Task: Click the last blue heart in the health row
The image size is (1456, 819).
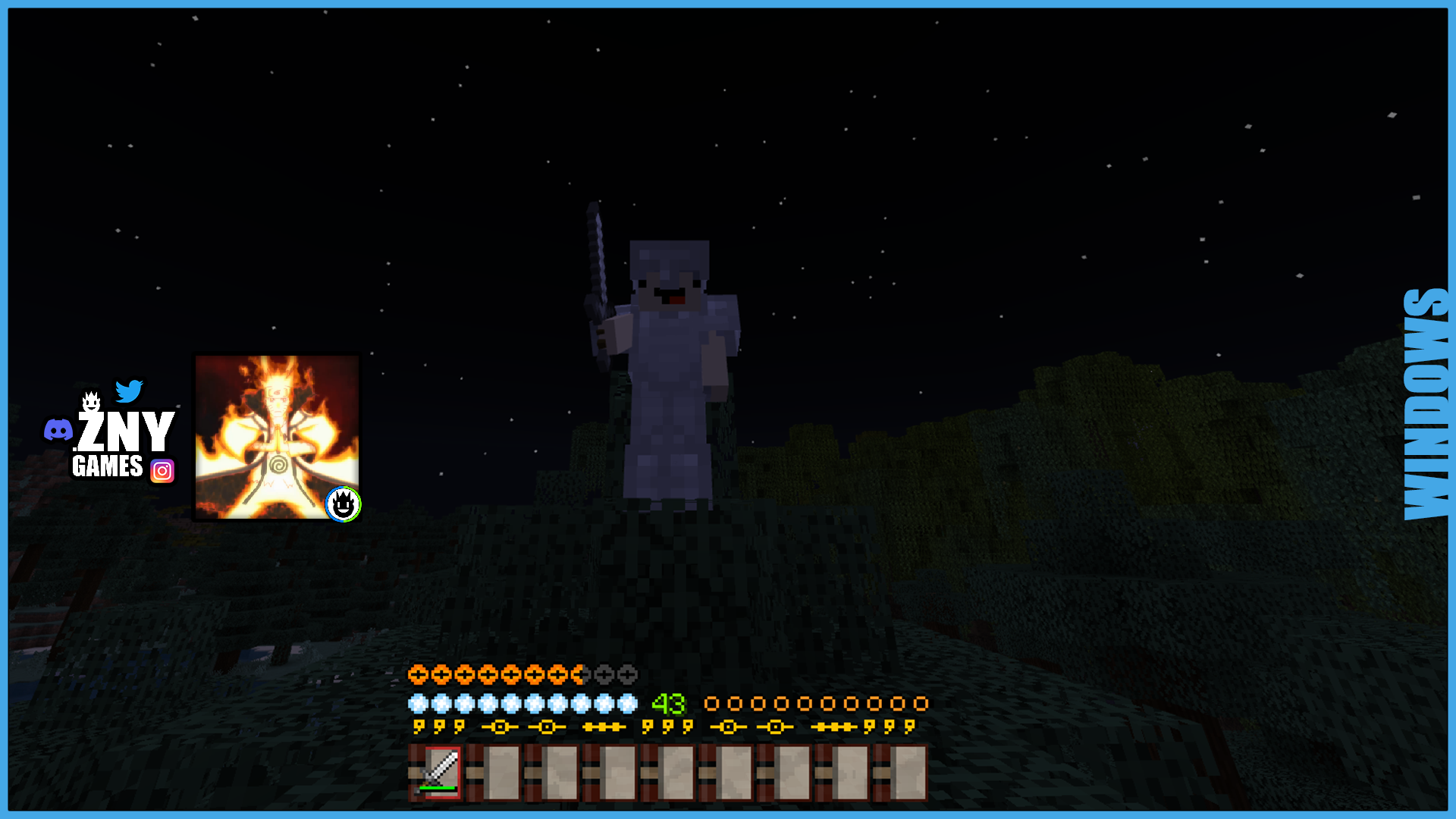Action: click(x=626, y=702)
